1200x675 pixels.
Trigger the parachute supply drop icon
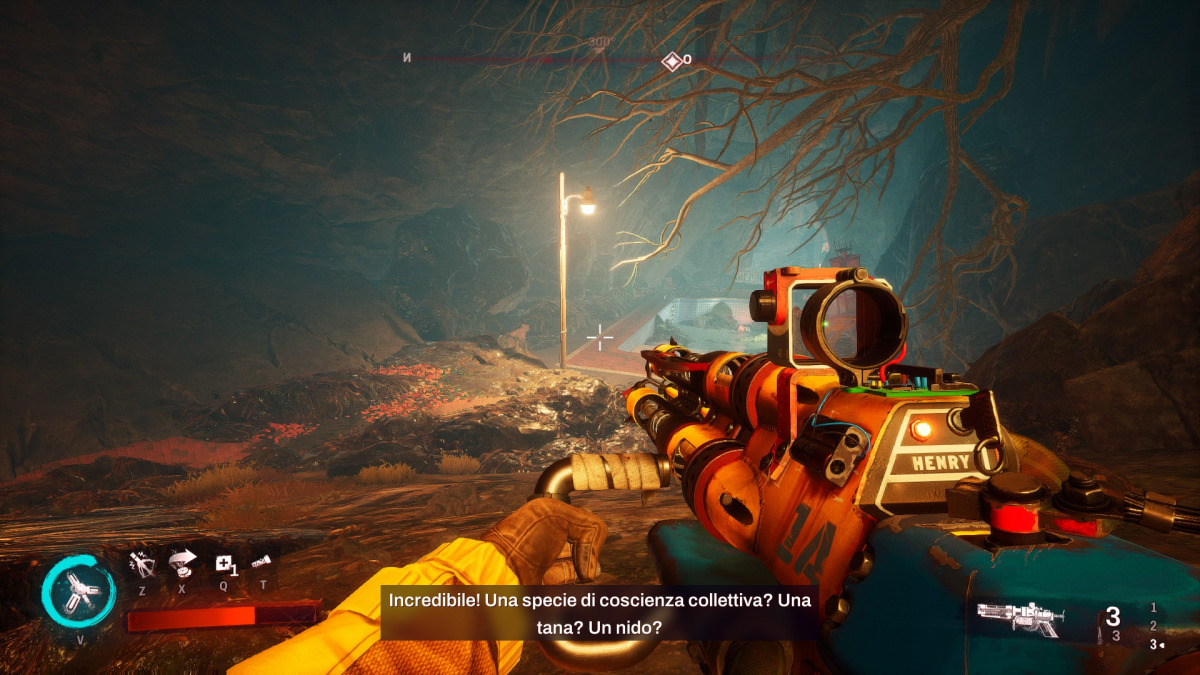point(182,563)
